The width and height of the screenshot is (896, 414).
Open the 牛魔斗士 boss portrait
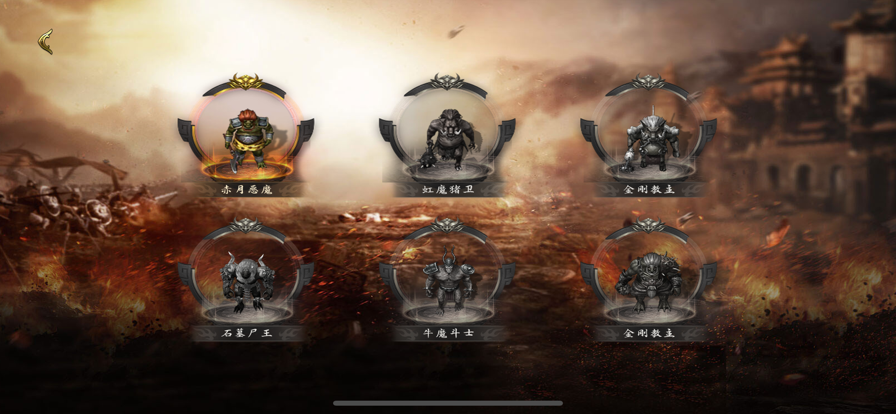(447, 279)
